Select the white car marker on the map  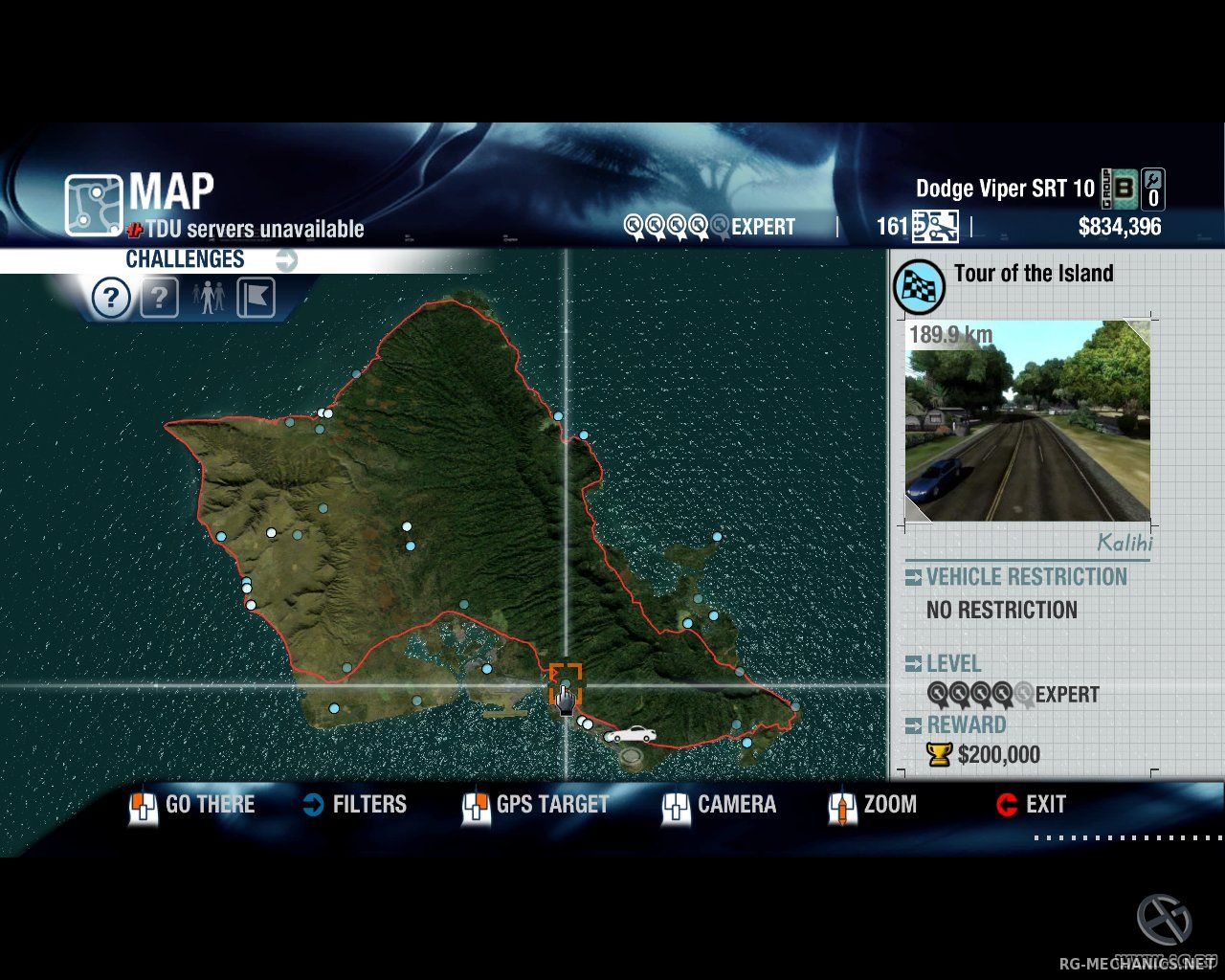click(x=631, y=735)
